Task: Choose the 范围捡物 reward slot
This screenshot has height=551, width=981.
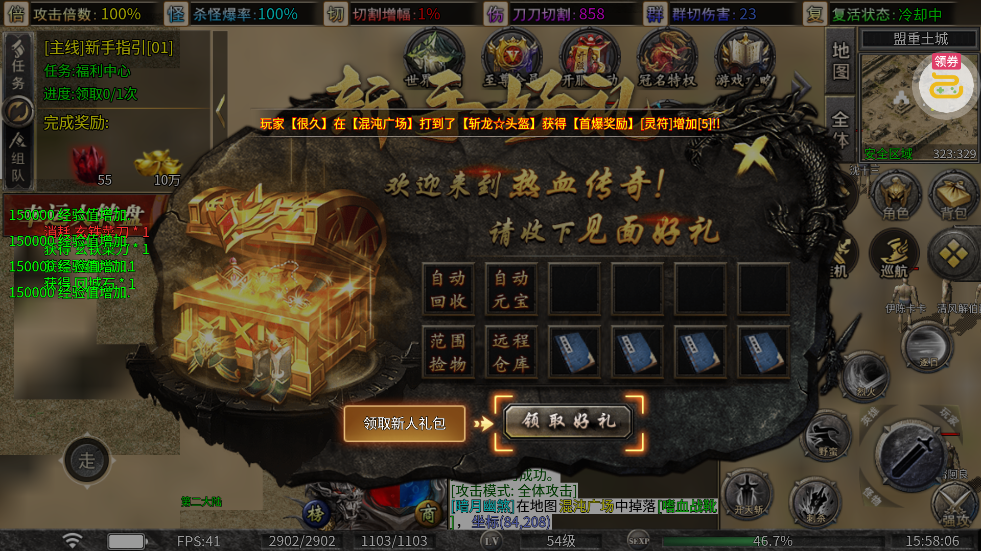Action: (448, 352)
